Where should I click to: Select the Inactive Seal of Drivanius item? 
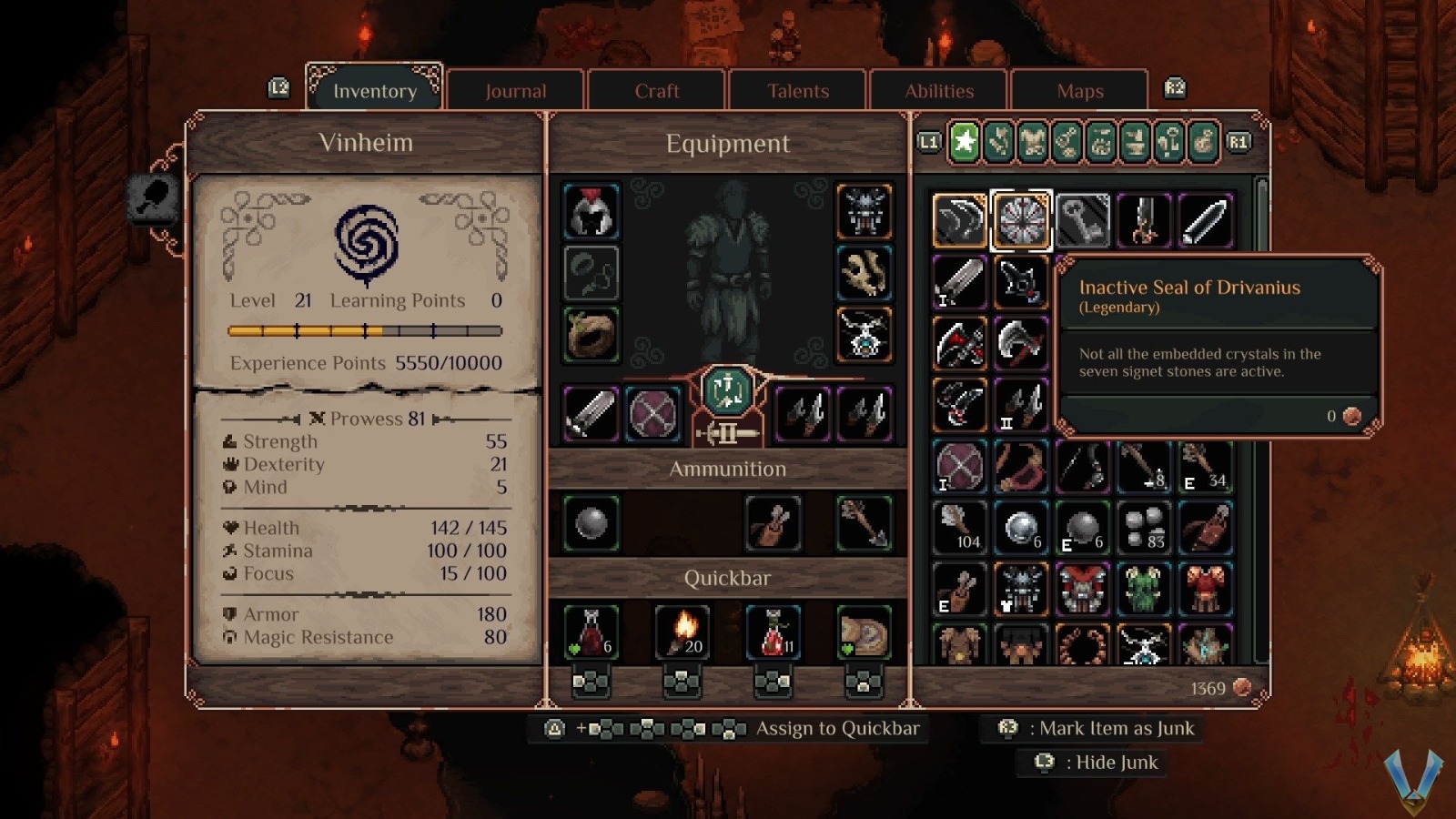coord(1020,219)
